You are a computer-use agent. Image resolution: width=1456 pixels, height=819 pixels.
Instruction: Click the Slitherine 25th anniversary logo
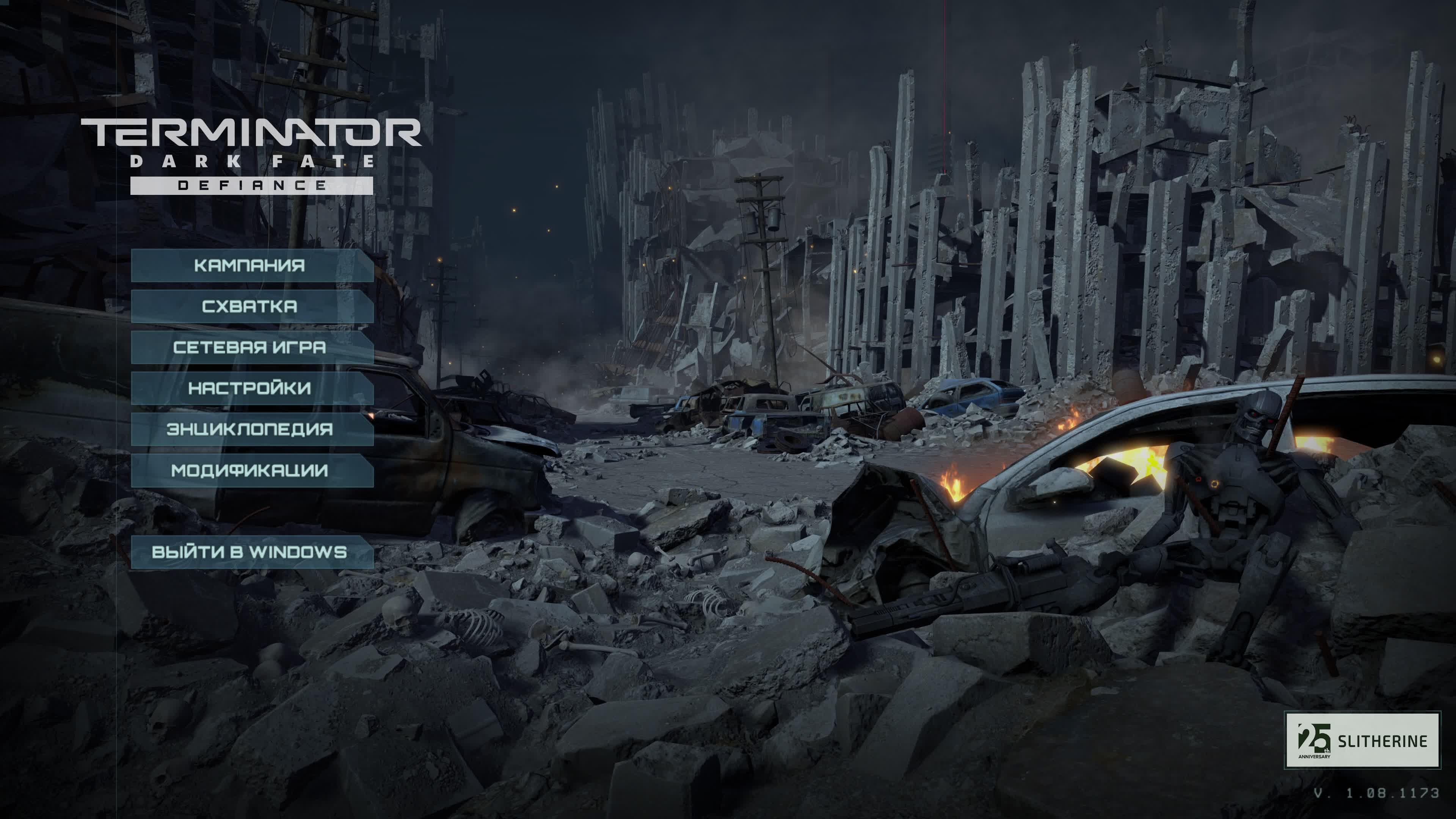click(1362, 740)
